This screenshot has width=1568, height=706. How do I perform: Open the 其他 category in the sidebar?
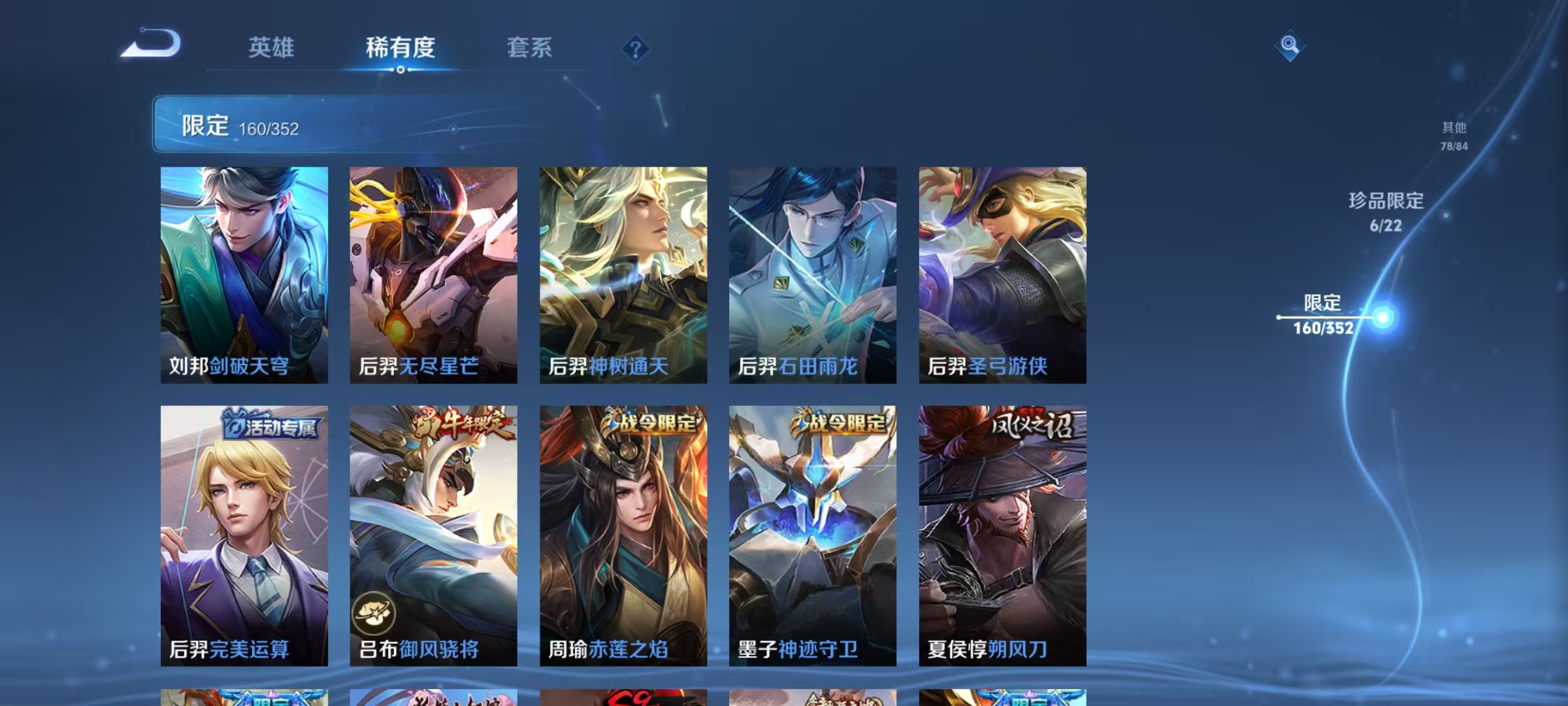[1454, 135]
